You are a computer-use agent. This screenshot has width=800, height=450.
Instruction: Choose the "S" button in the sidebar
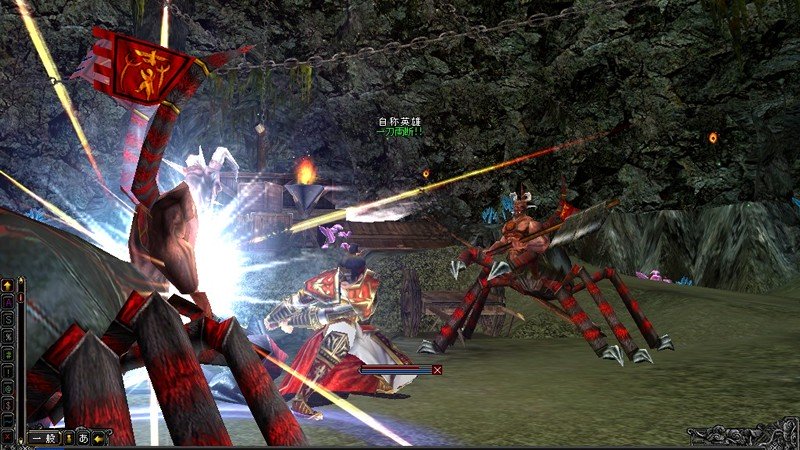[7, 320]
